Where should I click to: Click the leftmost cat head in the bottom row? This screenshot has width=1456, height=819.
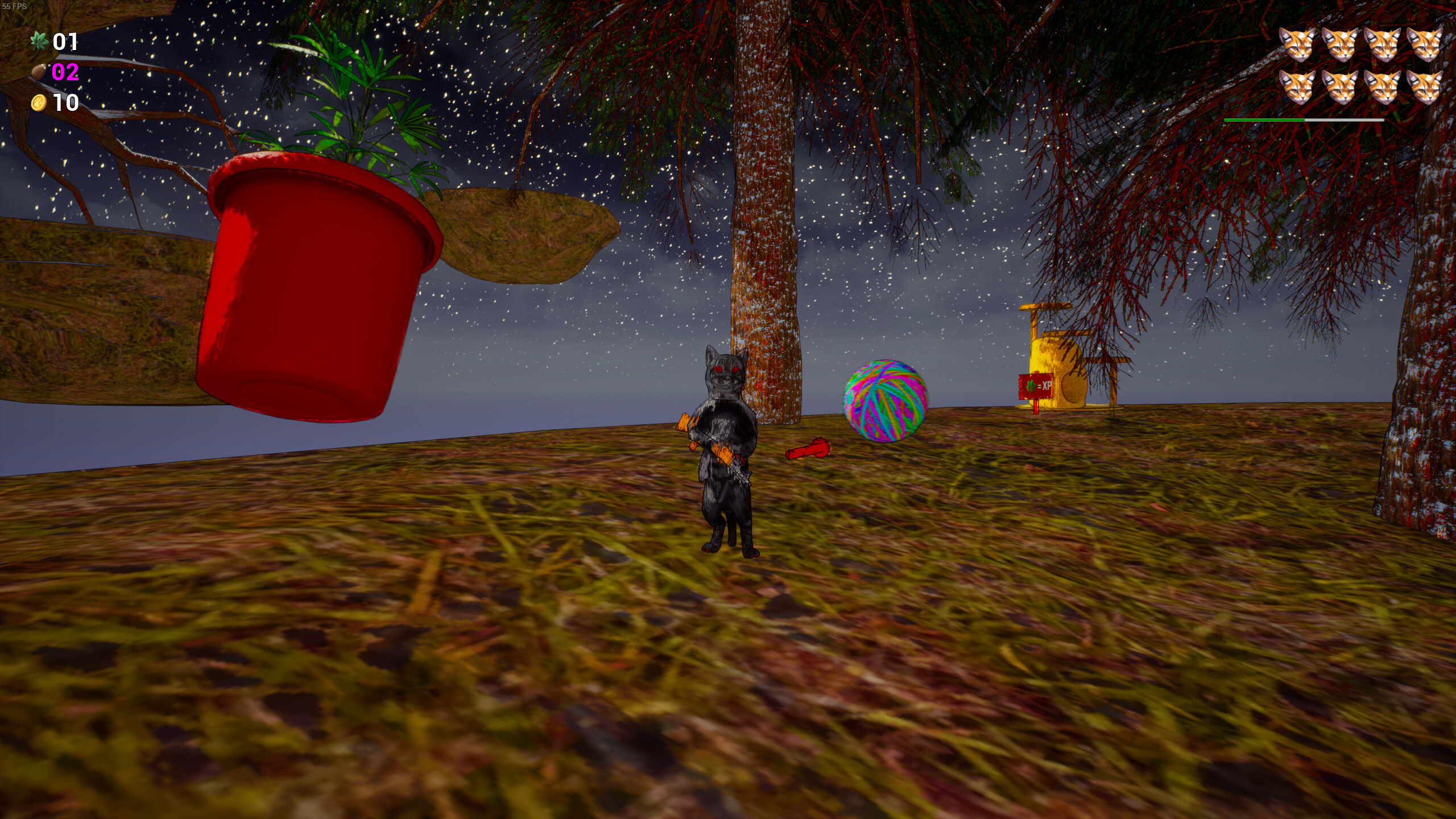pyautogui.click(x=1297, y=89)
